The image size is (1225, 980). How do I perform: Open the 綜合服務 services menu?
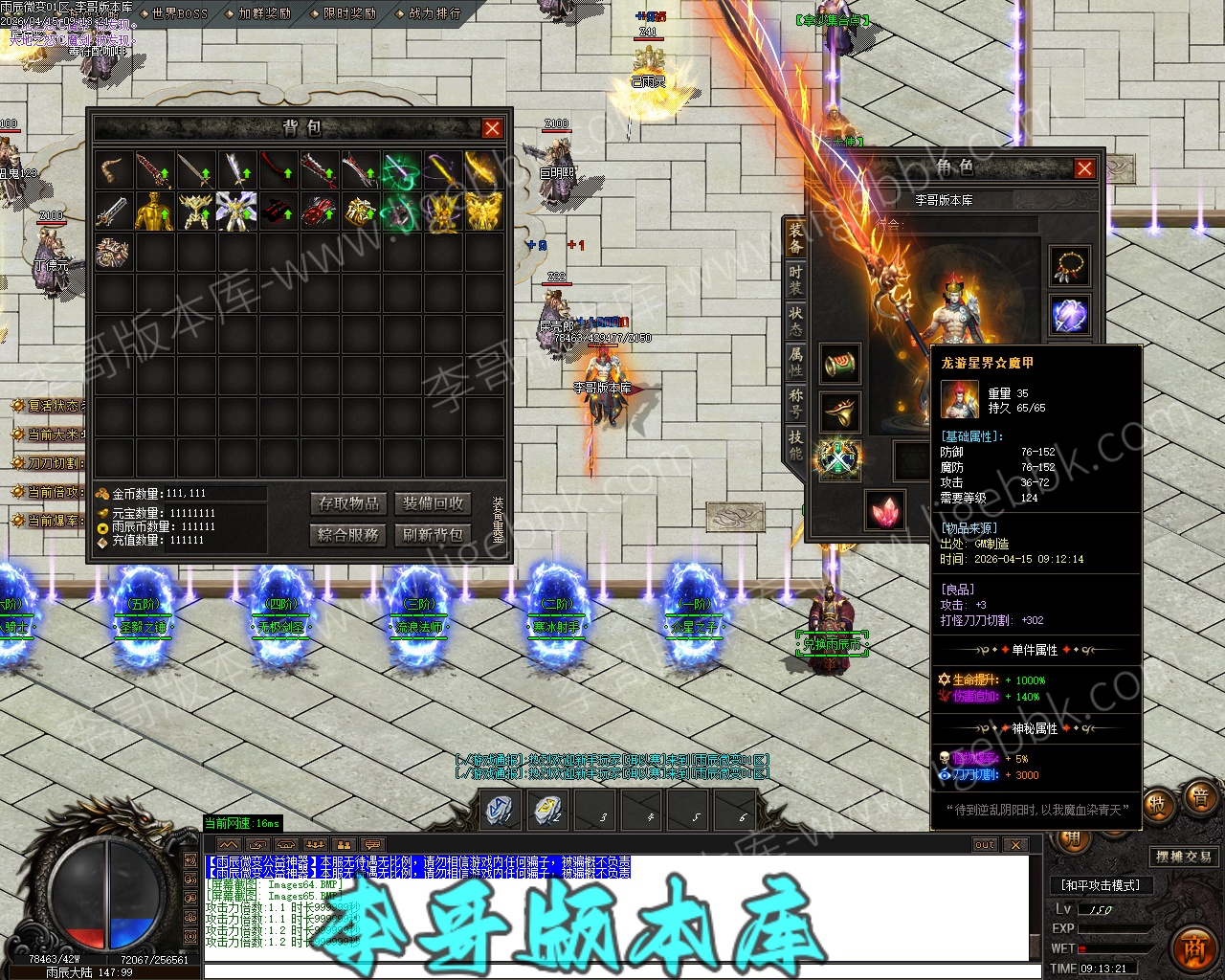pos(349,535)
